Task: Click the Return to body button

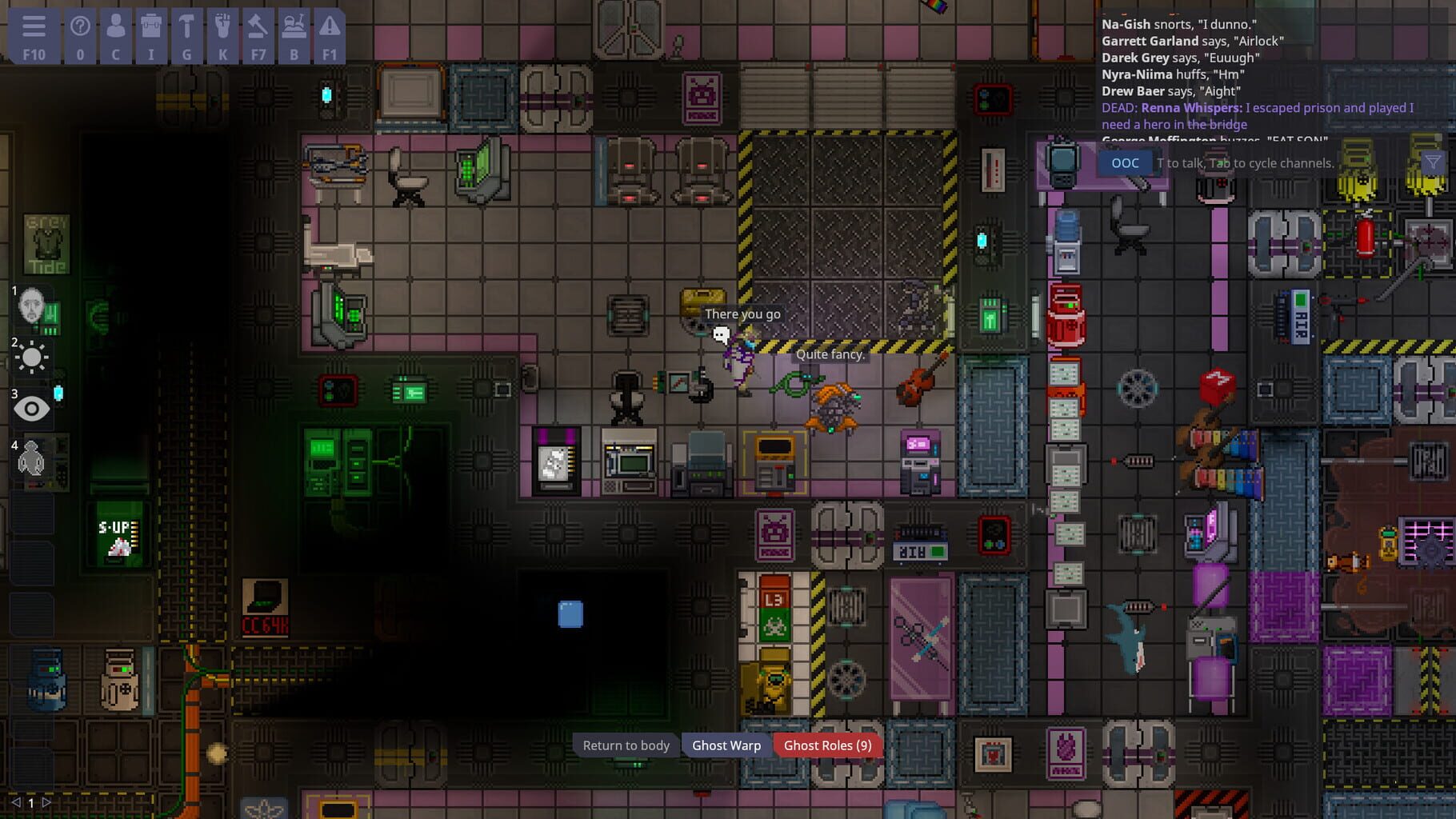Action: pyautogui.click(x=626, y=745)
